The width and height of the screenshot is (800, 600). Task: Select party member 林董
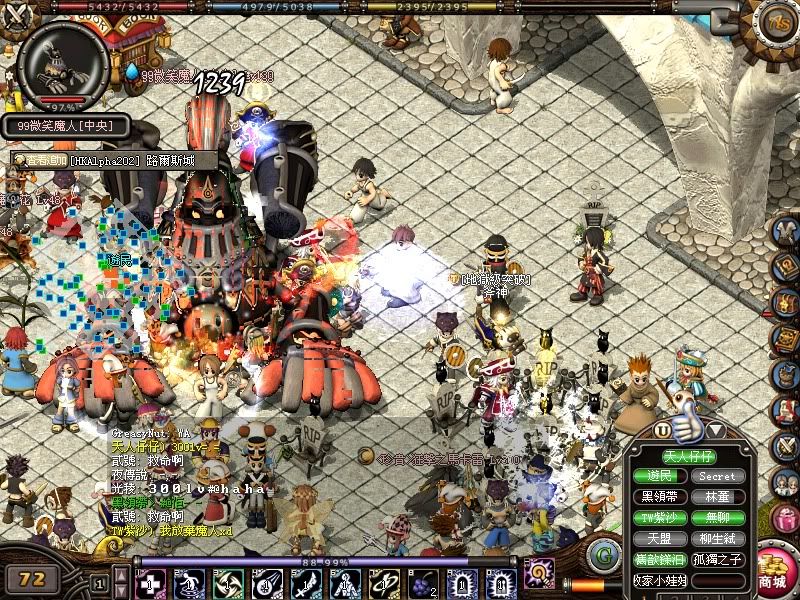click(x=717, y=497)
